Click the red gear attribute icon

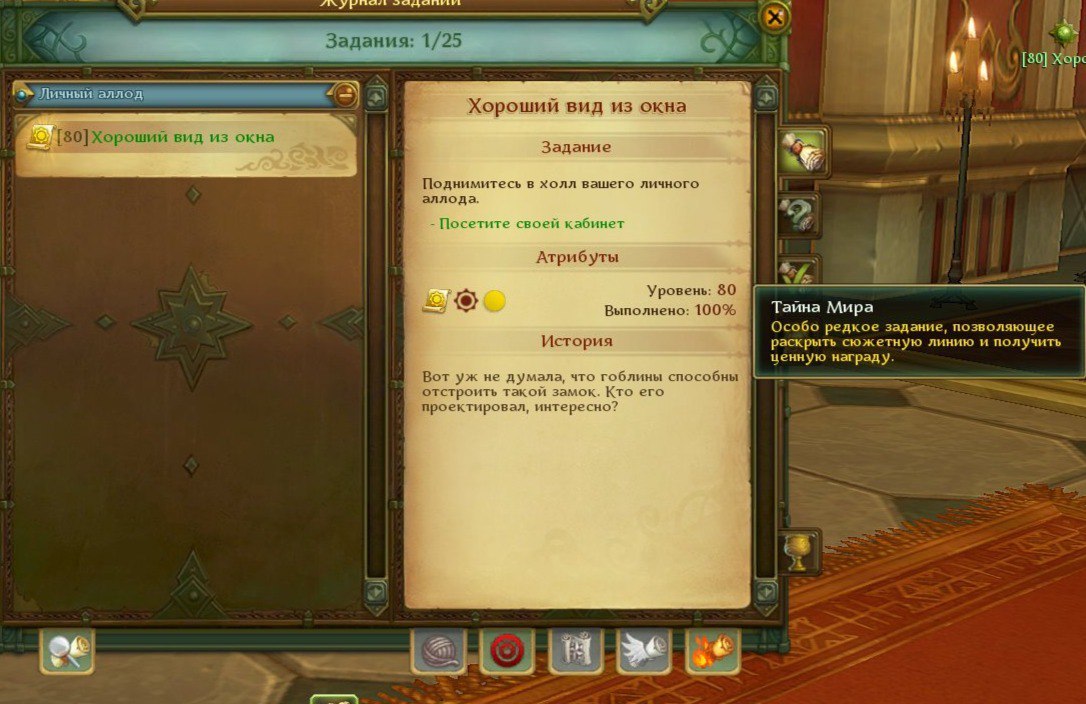466,300
